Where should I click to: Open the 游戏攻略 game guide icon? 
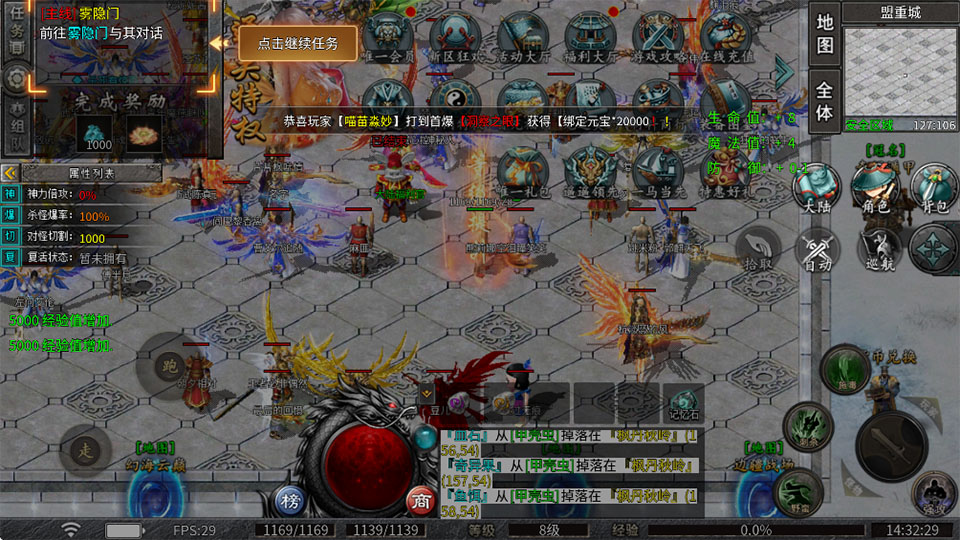pos(656,37)
